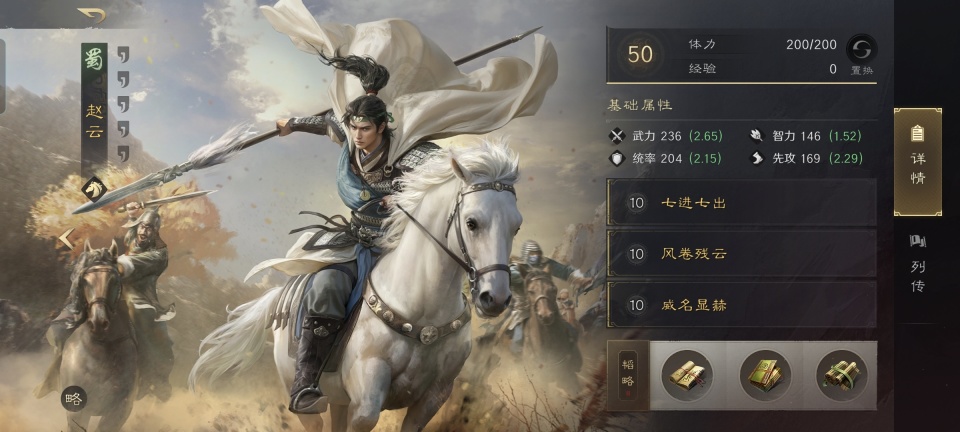Image resolution: width=960 pixels, height=432 pixels.
Task: Pick the green bundled scrolls tactic slot
Action: pyautogui.click(x=841, y=375)
